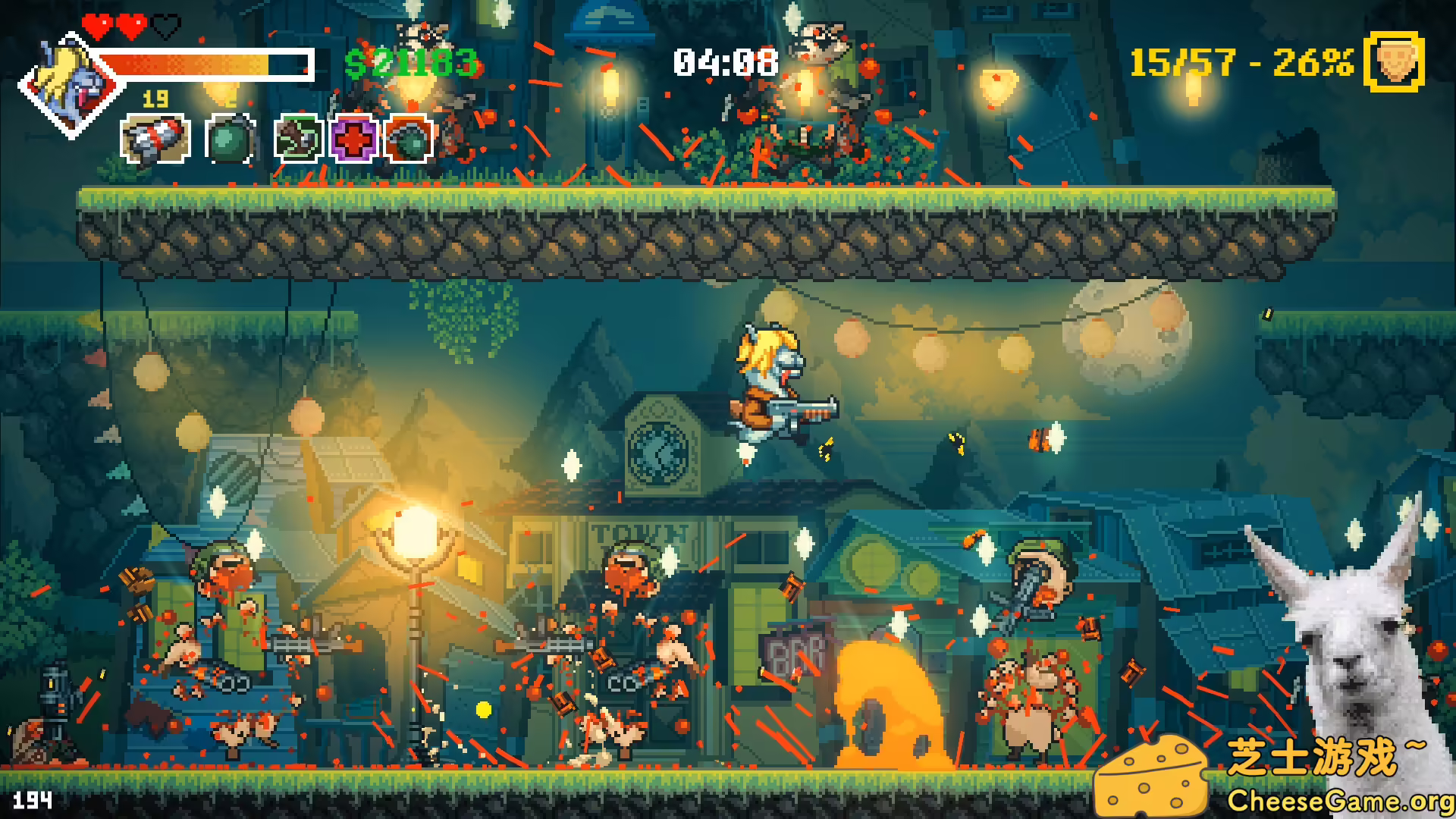Open the CheeseGame.org watermark link
The width and height of the screenshot is (1456, 819).
[x=1338, y=799]
